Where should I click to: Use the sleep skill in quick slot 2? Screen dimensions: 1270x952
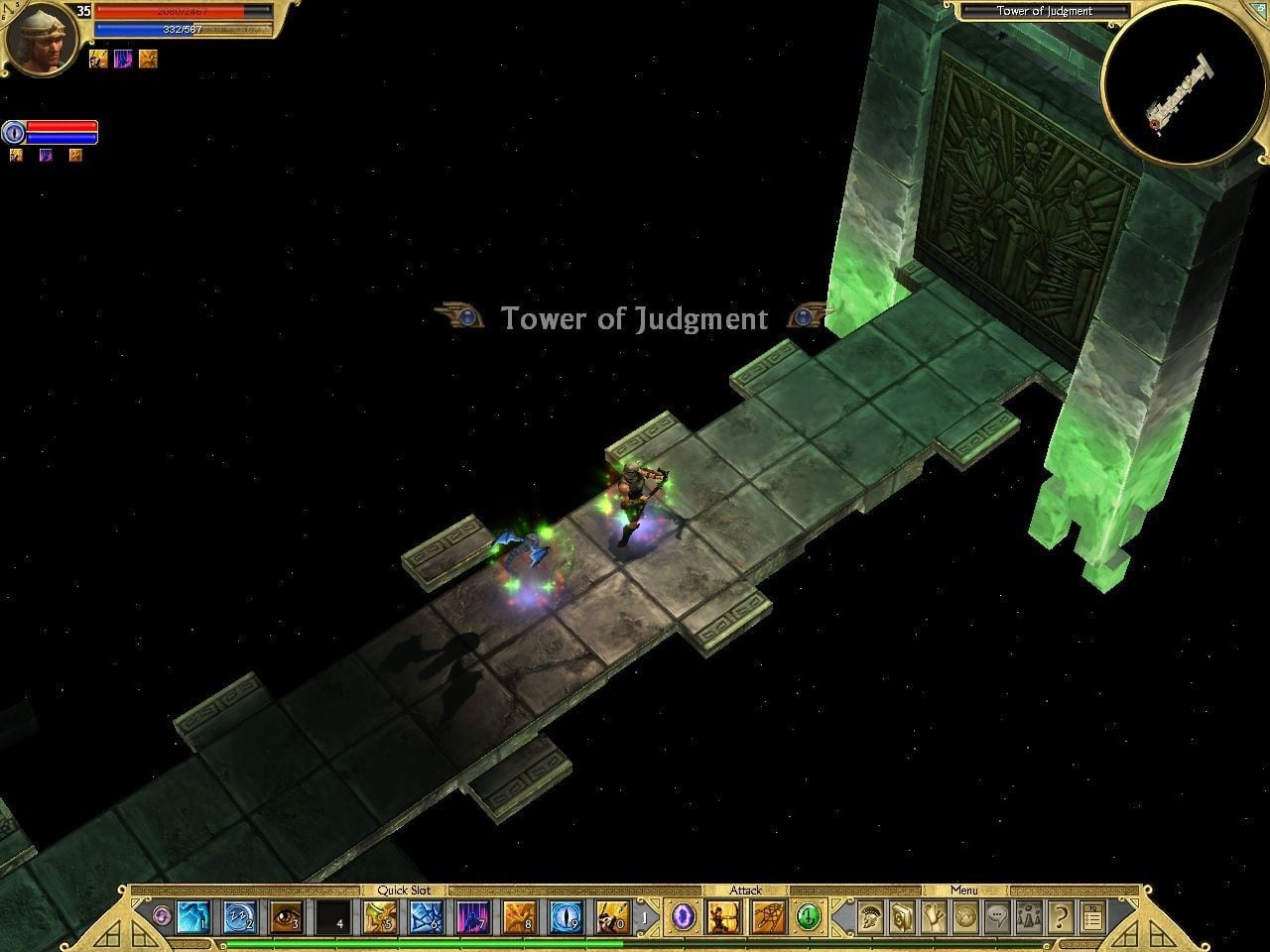pyautogui.click(x=239, y=917)
